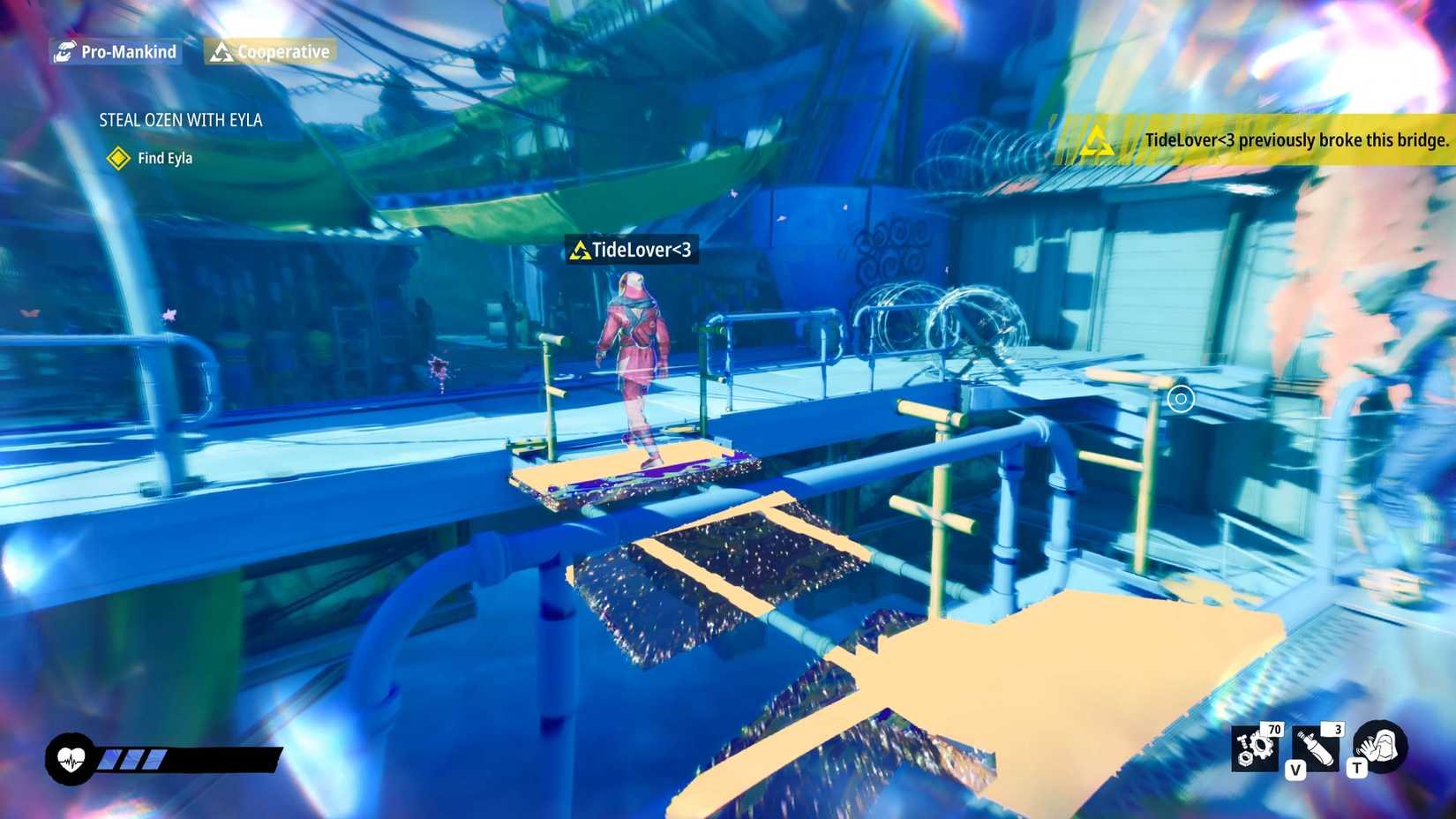The height and width of the screenshot is (819, 1456).
Task: Click the V keybind badge under the spray can
Action: (x=1296, y=770)
